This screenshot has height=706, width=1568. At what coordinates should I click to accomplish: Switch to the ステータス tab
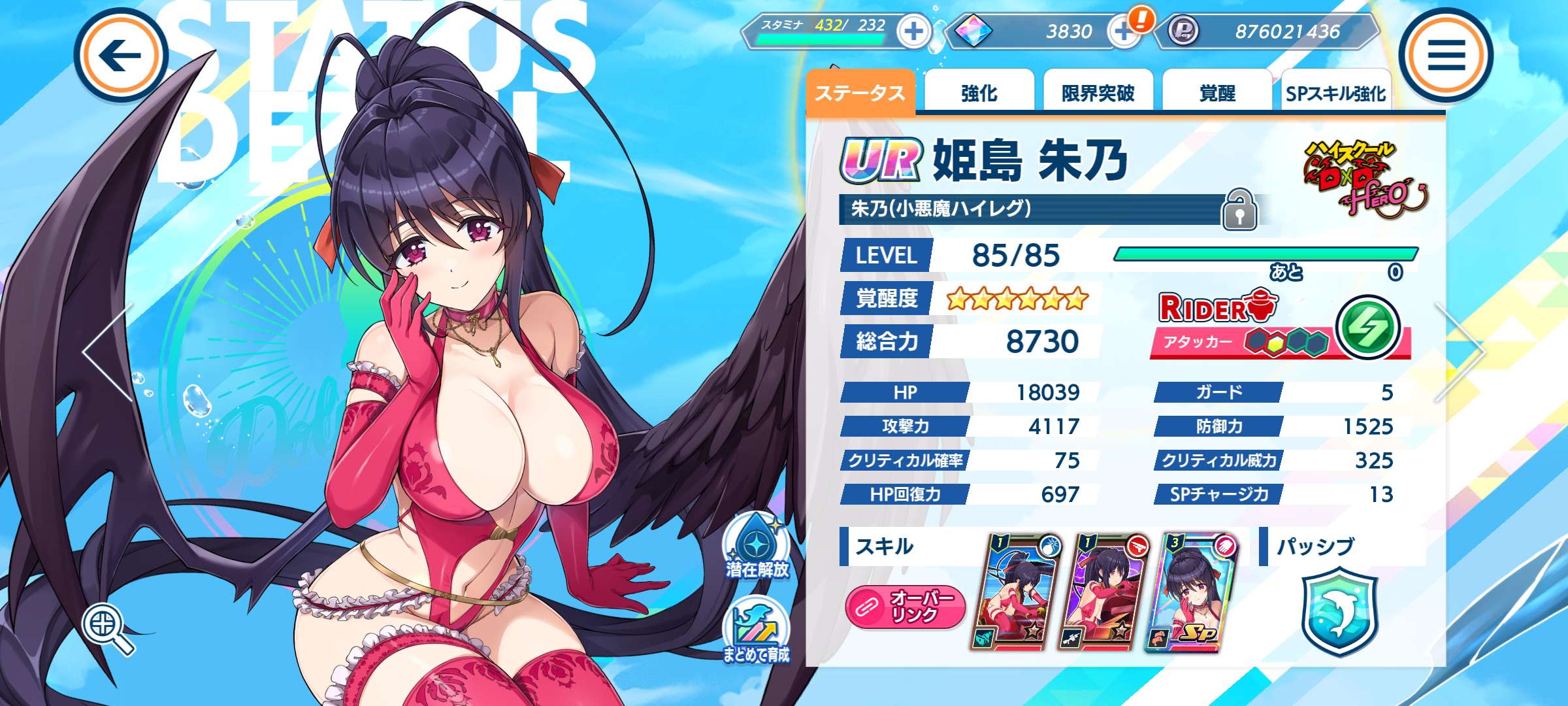860,93
